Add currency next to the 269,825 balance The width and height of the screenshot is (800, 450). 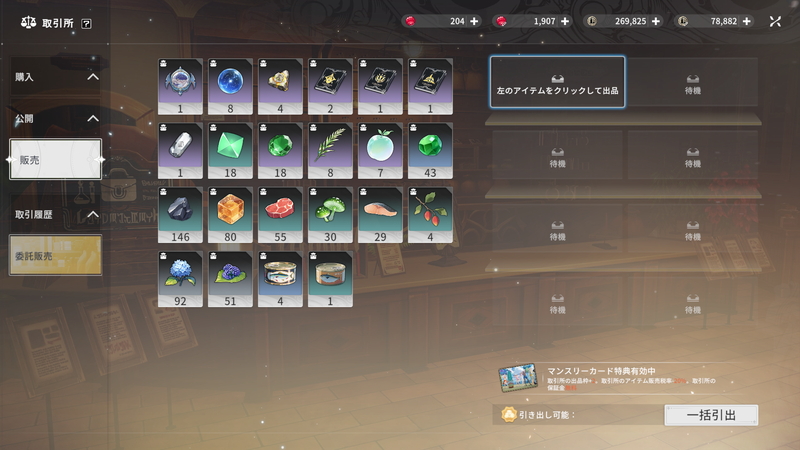click(x=656, y=21)
